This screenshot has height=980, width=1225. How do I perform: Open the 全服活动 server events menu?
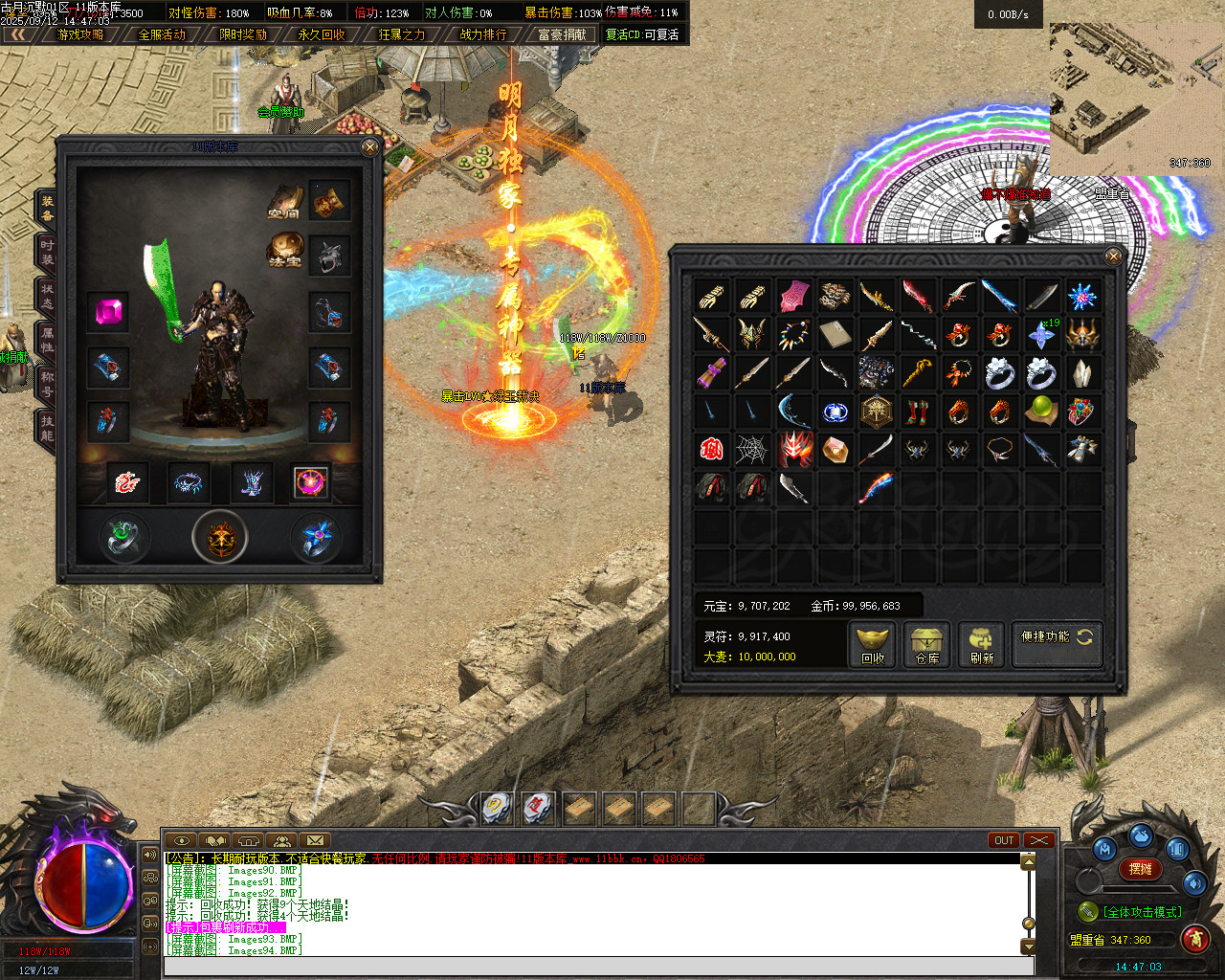(x=162, y=34)
